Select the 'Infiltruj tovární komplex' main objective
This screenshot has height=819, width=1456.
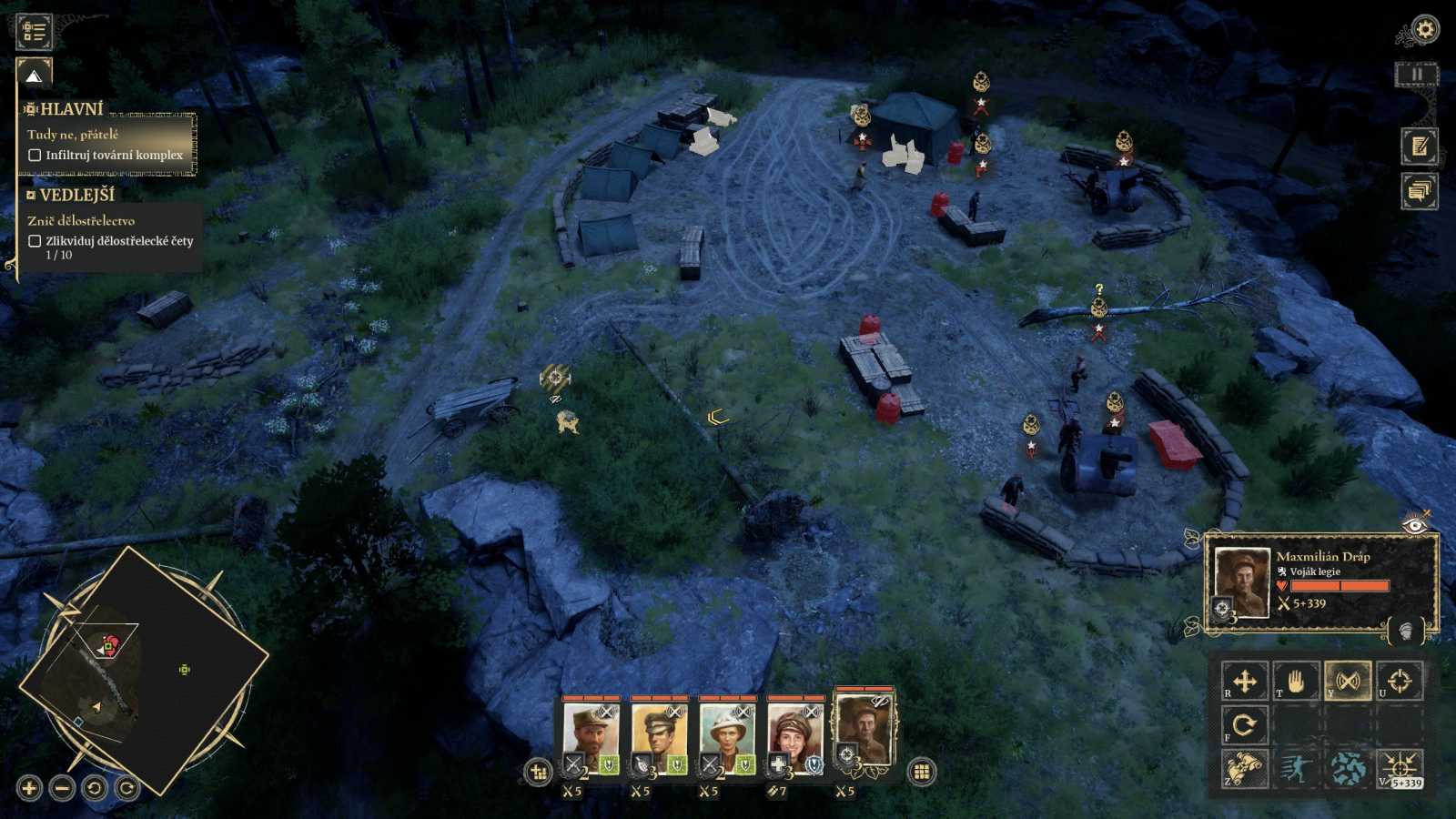pyautogui.click(x=114, y=155)
